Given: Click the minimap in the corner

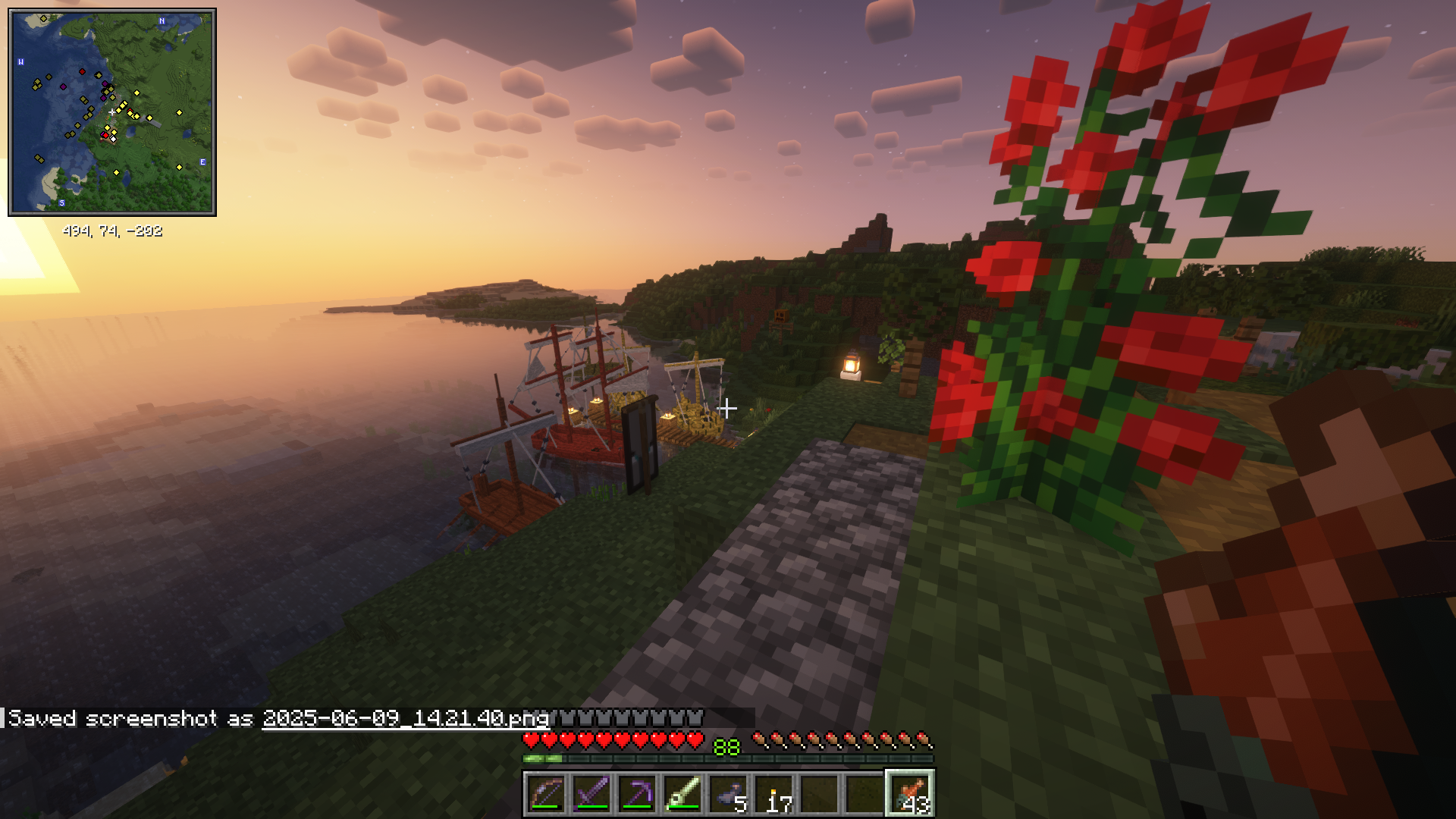Looking at the screenshot, I should (x=112, y=112).
